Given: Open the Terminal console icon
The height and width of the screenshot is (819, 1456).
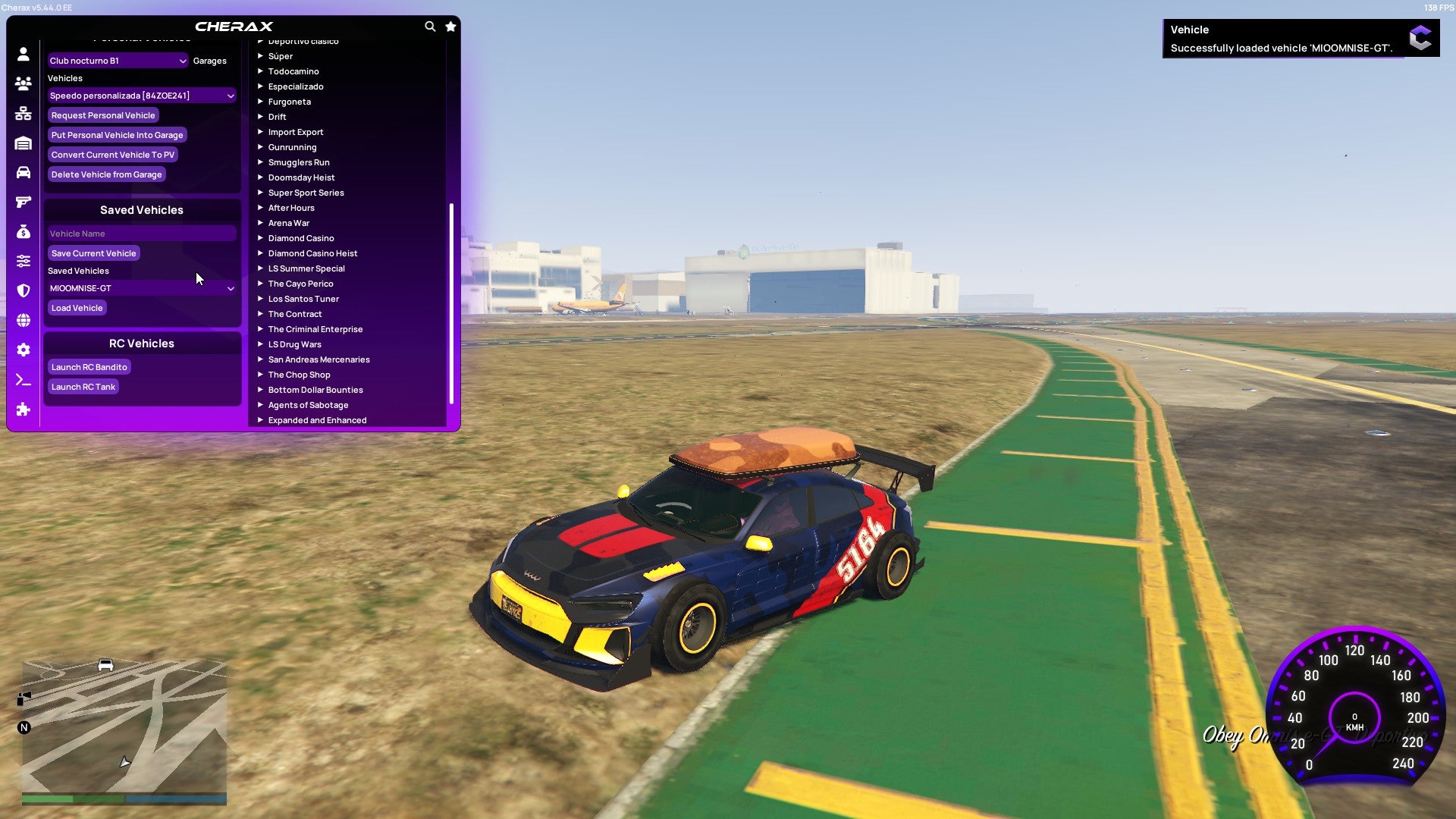Looking at the screenshot, I should 23,380.
